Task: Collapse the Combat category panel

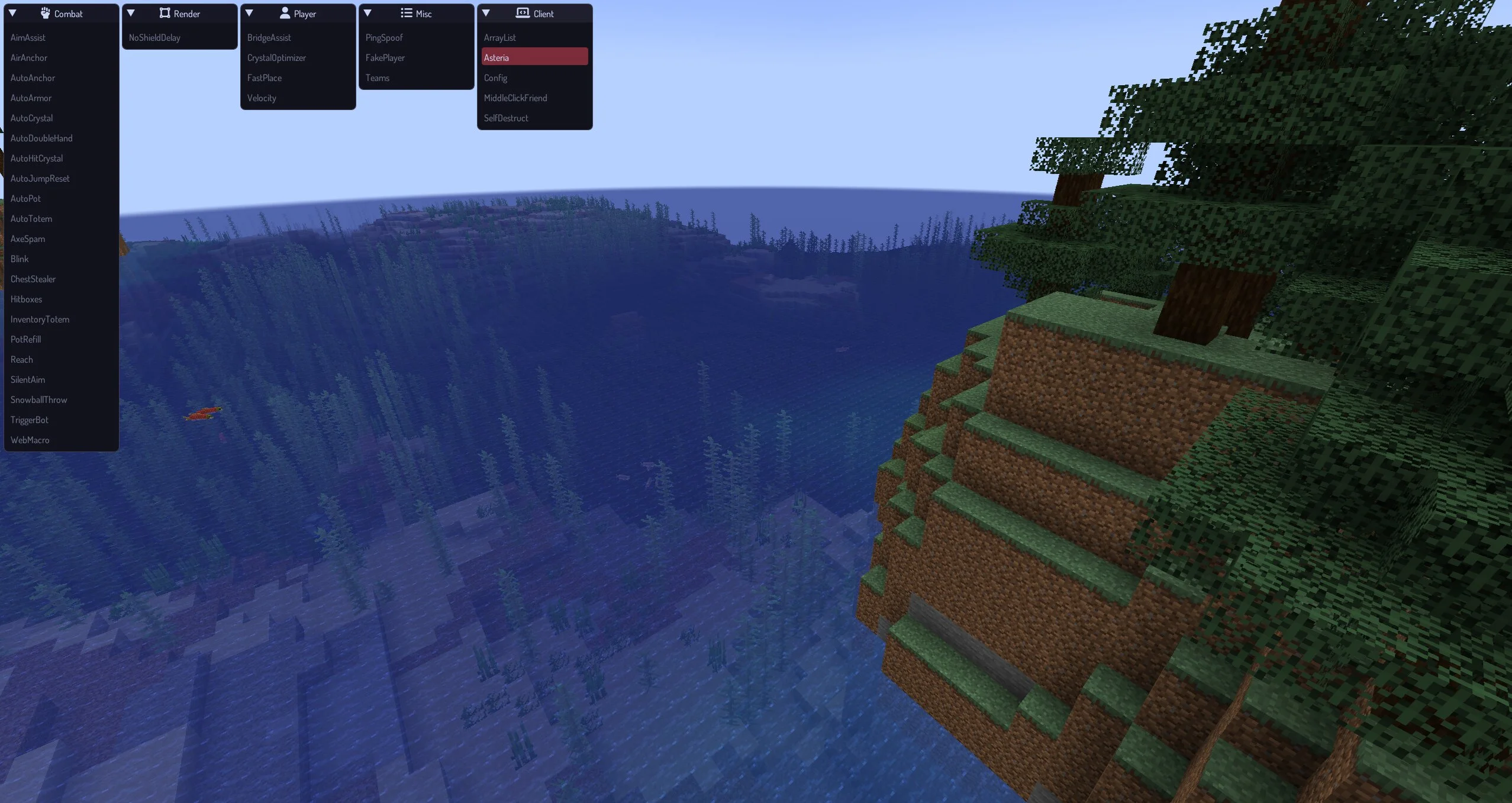Action: pos(12,13)
